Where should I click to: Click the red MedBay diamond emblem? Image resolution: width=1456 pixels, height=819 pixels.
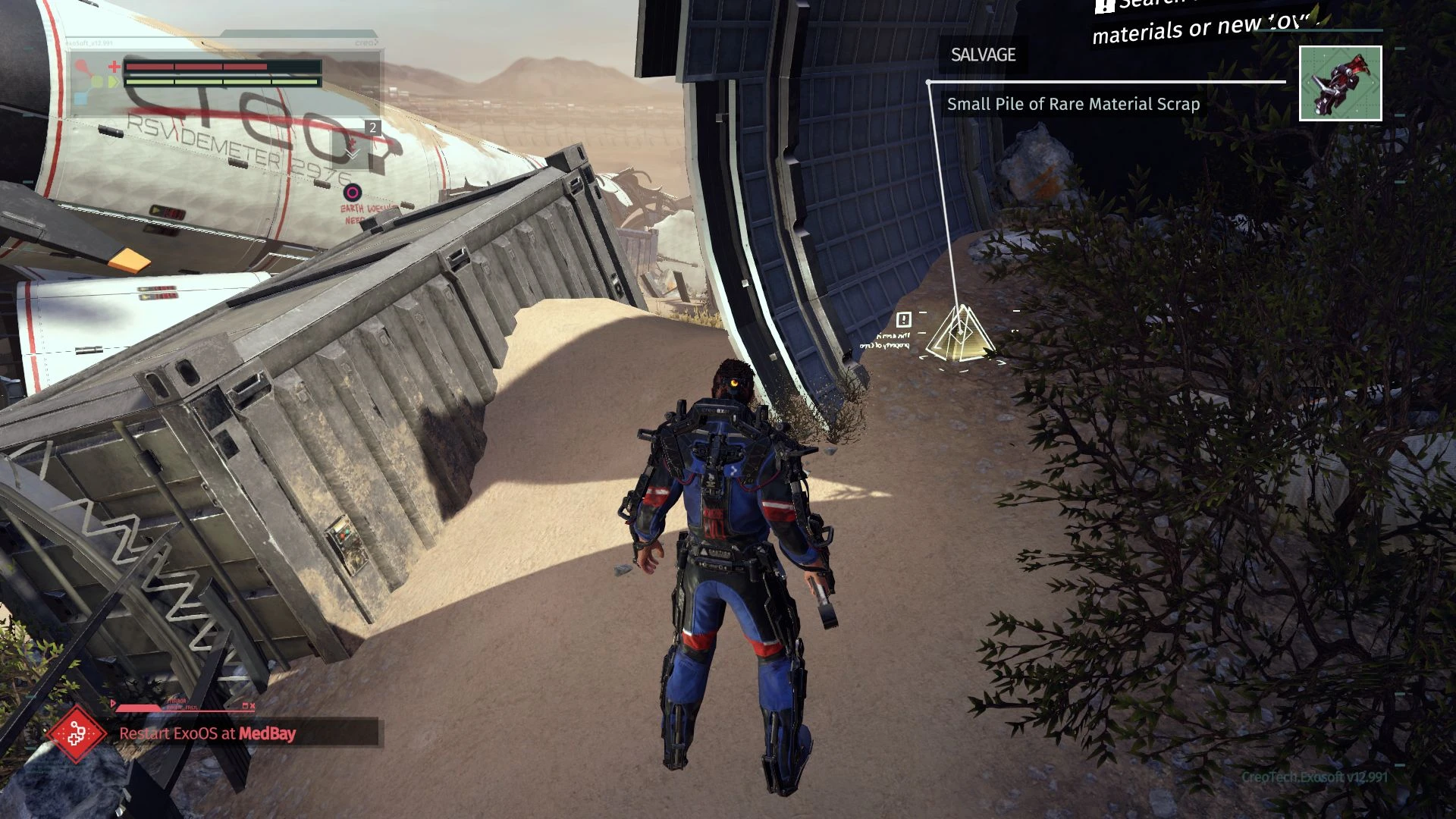point(77,734)
